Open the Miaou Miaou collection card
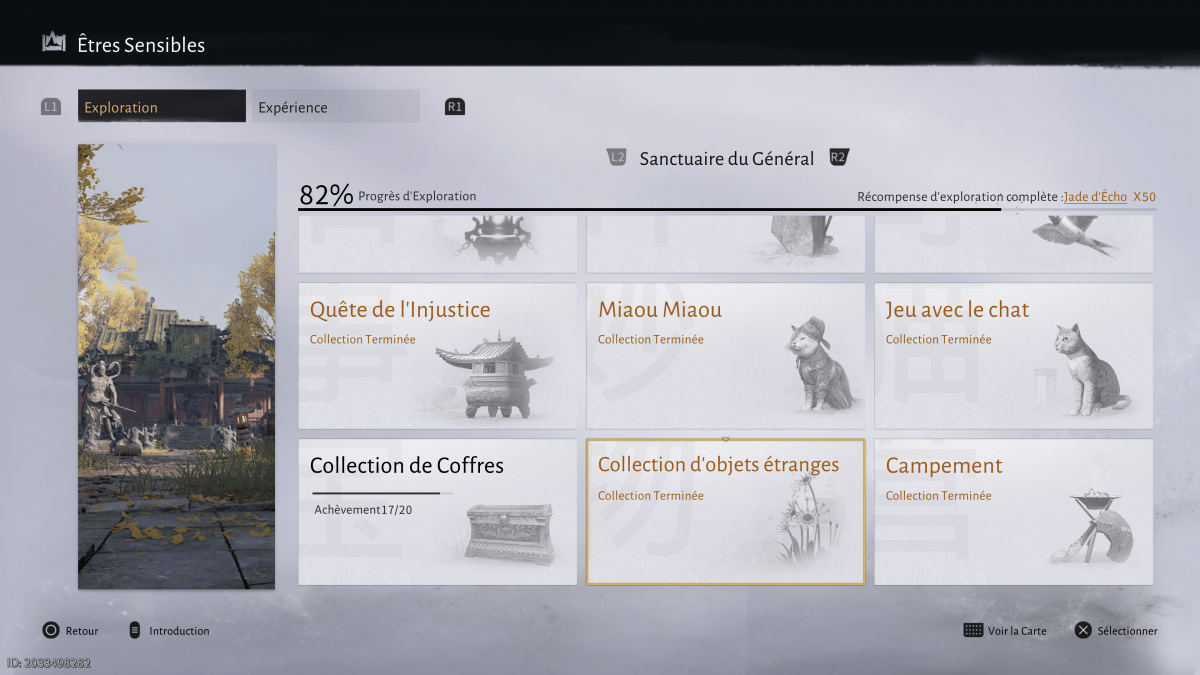The height and width of the screenshot is (675, 1200). click(725, 356)
